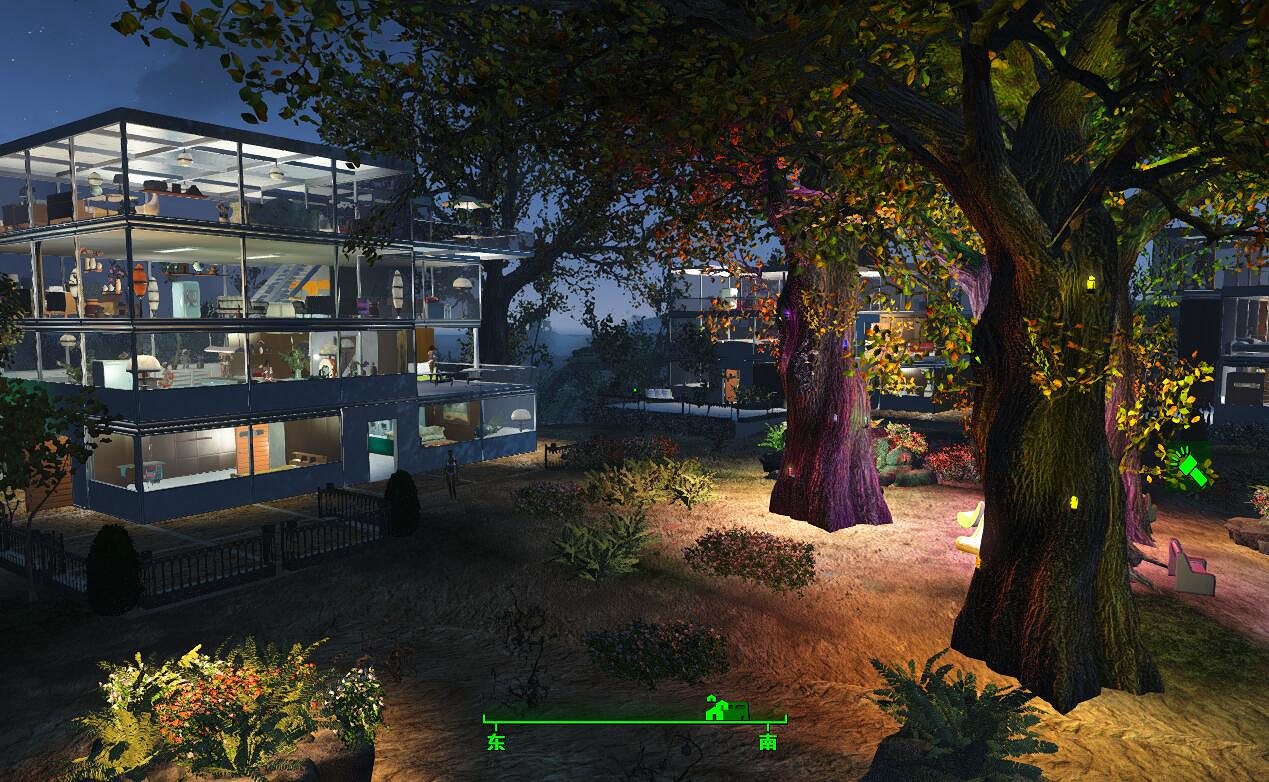The height and width of the screenshot is (782, 1269).
Task: Click the green flashlight HUD icon
Action: (x=1188, y=467)
